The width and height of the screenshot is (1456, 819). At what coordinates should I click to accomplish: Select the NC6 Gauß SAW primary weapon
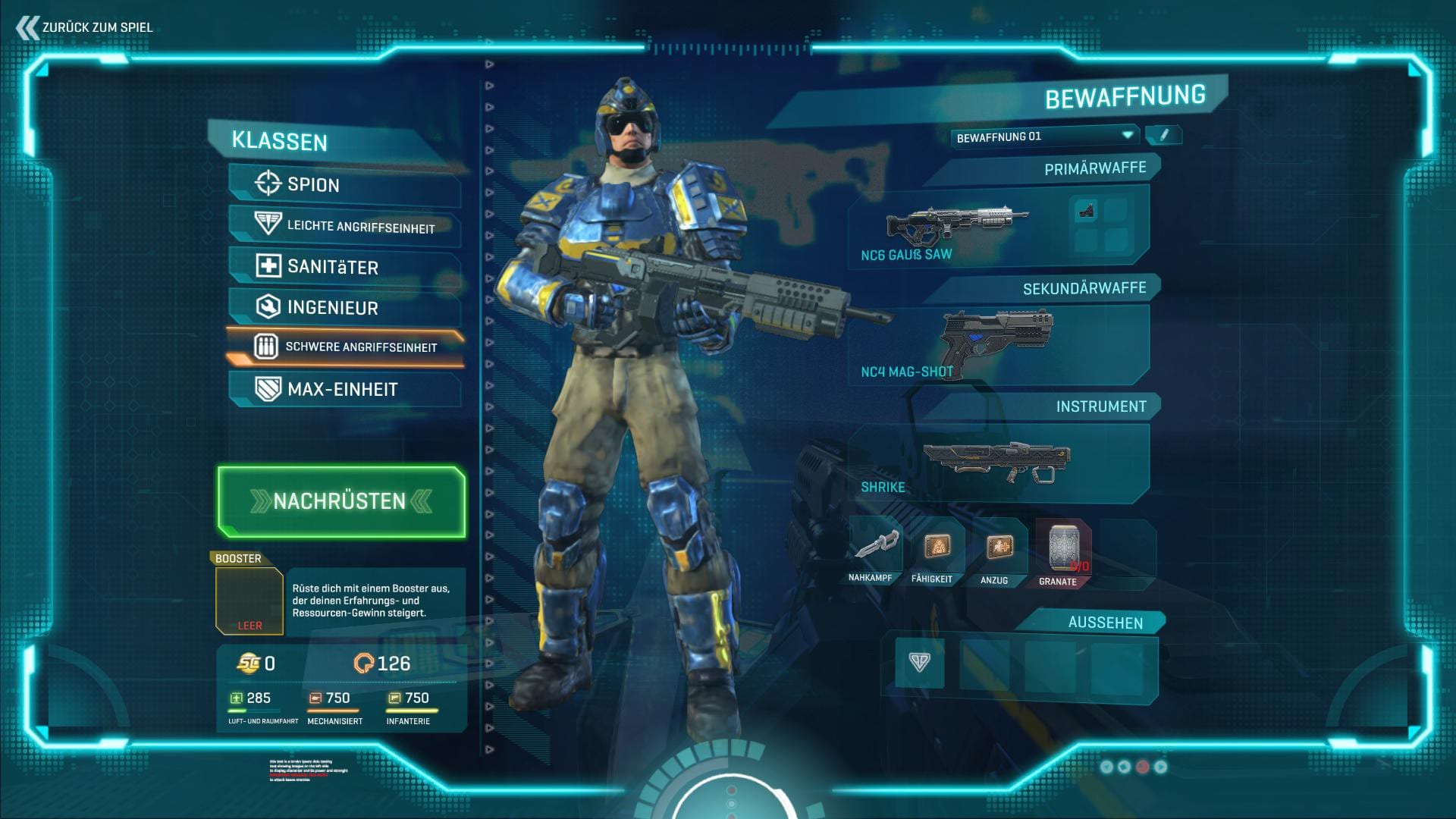[955, 226]
